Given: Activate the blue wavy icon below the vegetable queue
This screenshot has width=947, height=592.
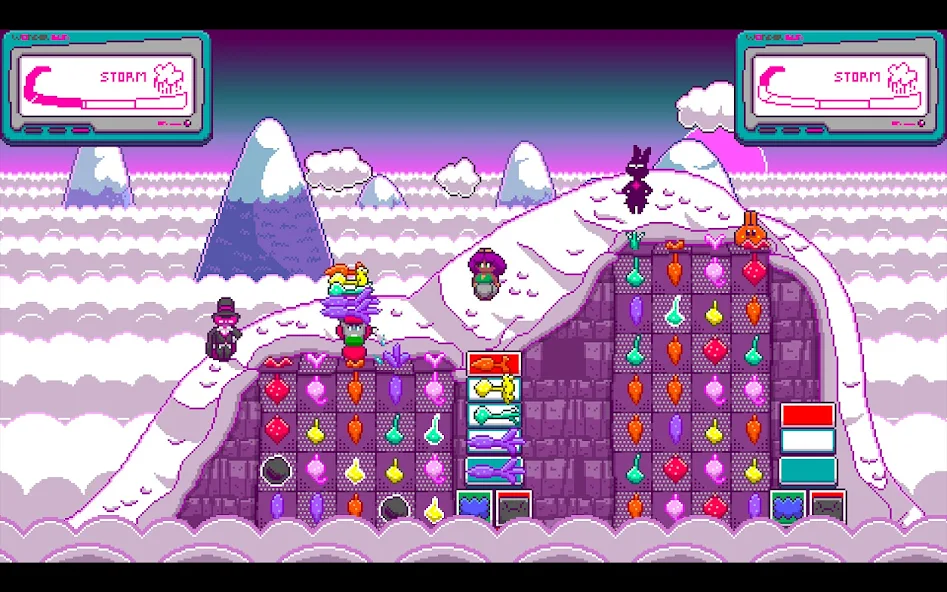Looking at the screenshot, I should pyautogui.click(x=475, y=506).
